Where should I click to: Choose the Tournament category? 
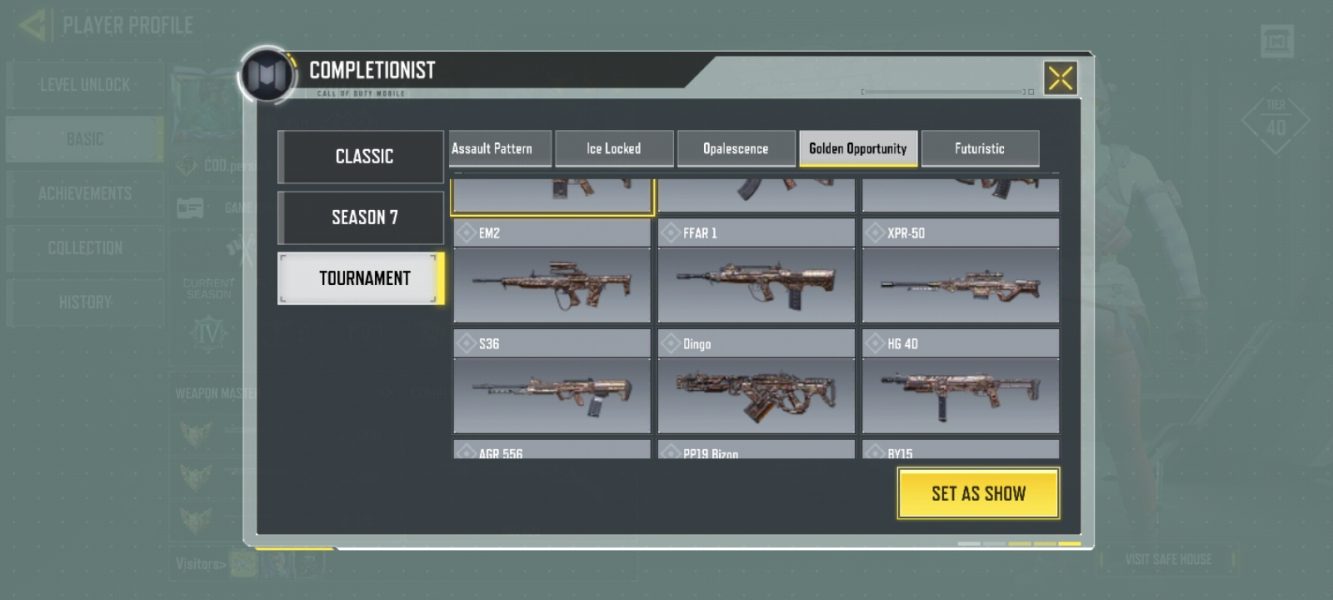click(x=361, y=278)
